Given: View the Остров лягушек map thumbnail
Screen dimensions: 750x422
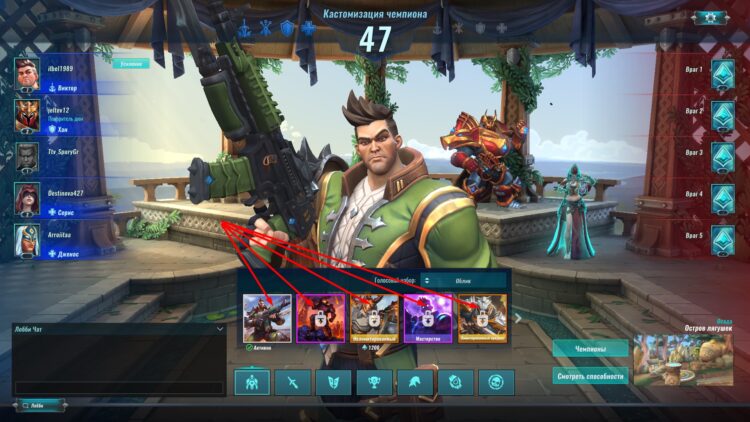Looking at the screenshot, I should [x=683, y=359].
